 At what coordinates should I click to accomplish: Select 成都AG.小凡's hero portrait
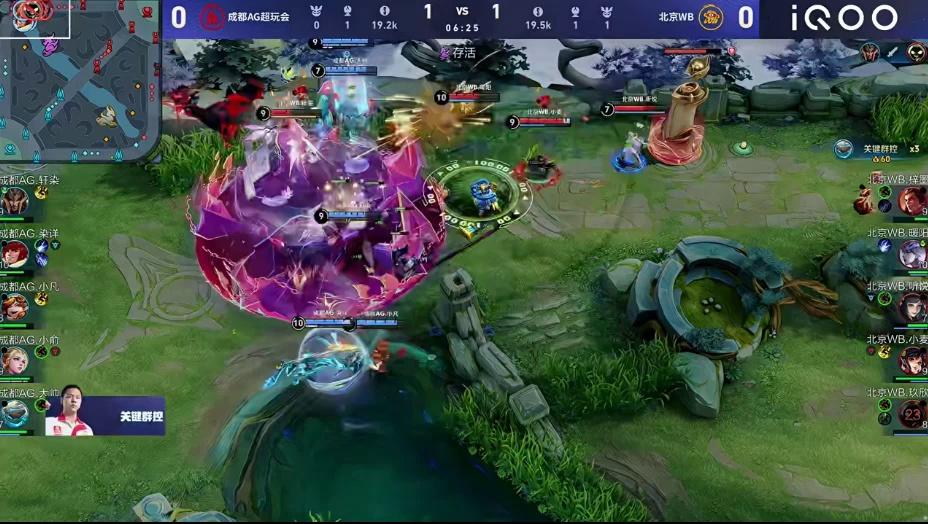coord(14,306)
